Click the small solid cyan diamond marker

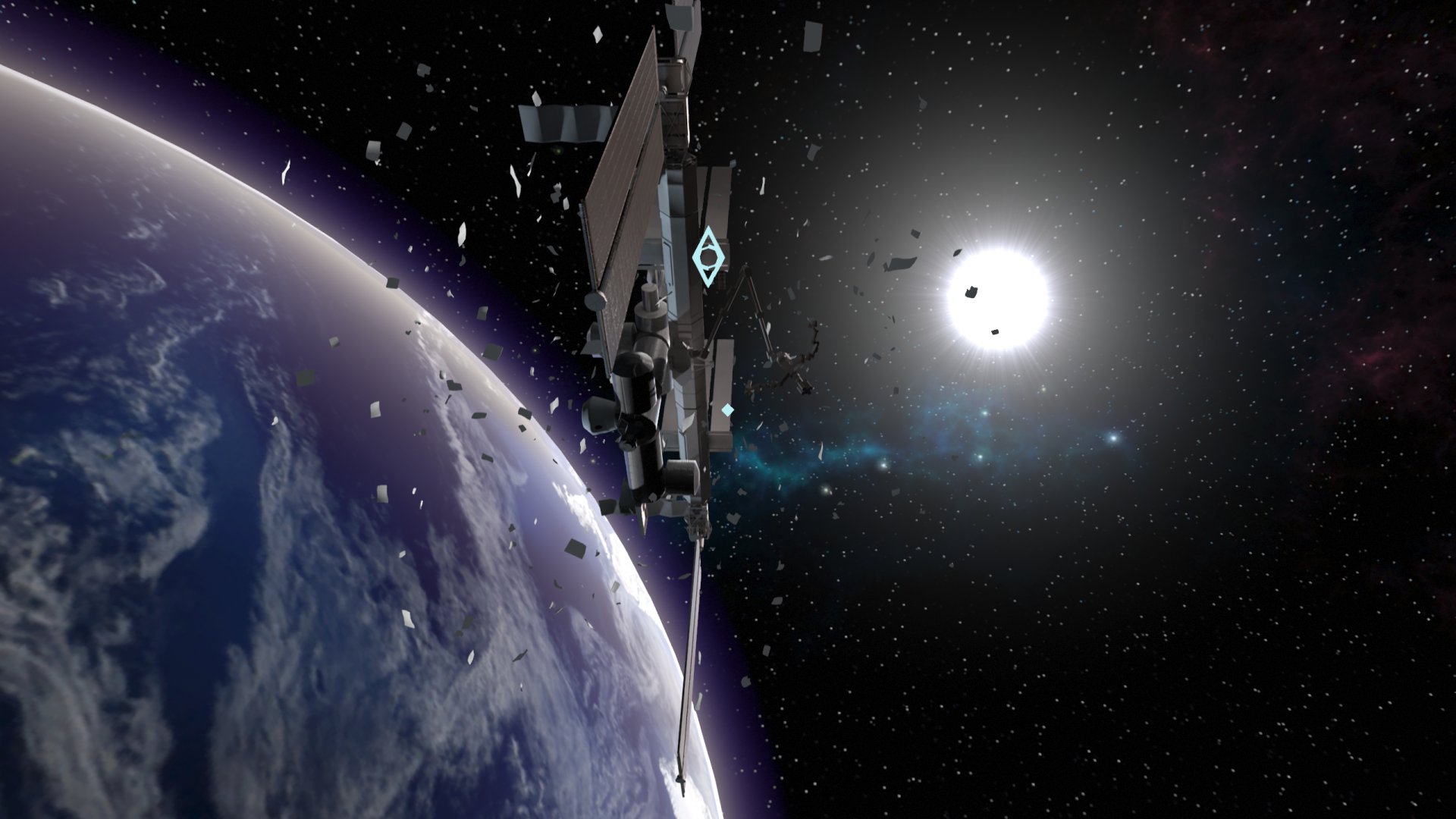727,410
